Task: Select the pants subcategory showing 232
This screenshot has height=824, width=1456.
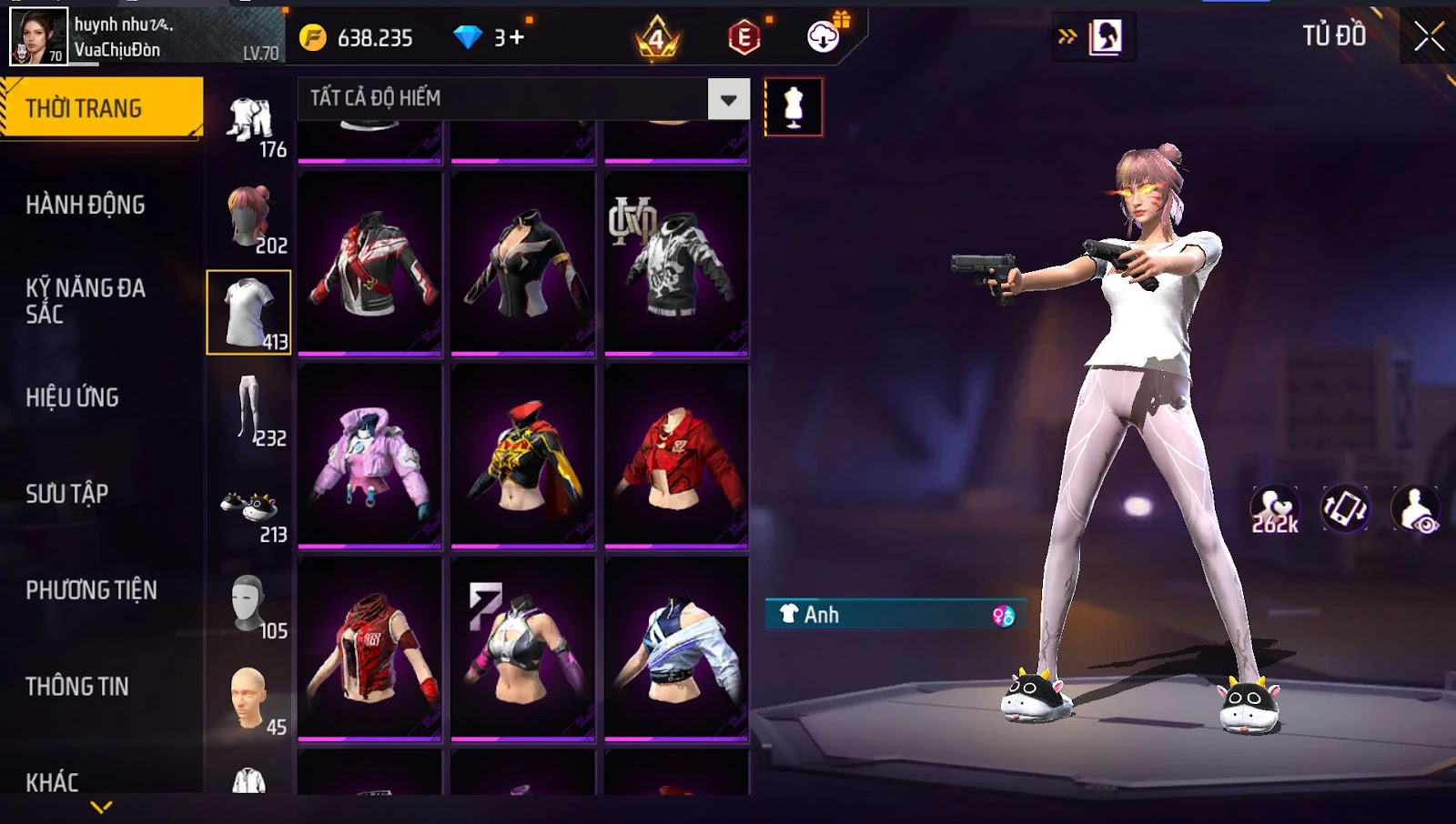Action: tap(249, 411)
